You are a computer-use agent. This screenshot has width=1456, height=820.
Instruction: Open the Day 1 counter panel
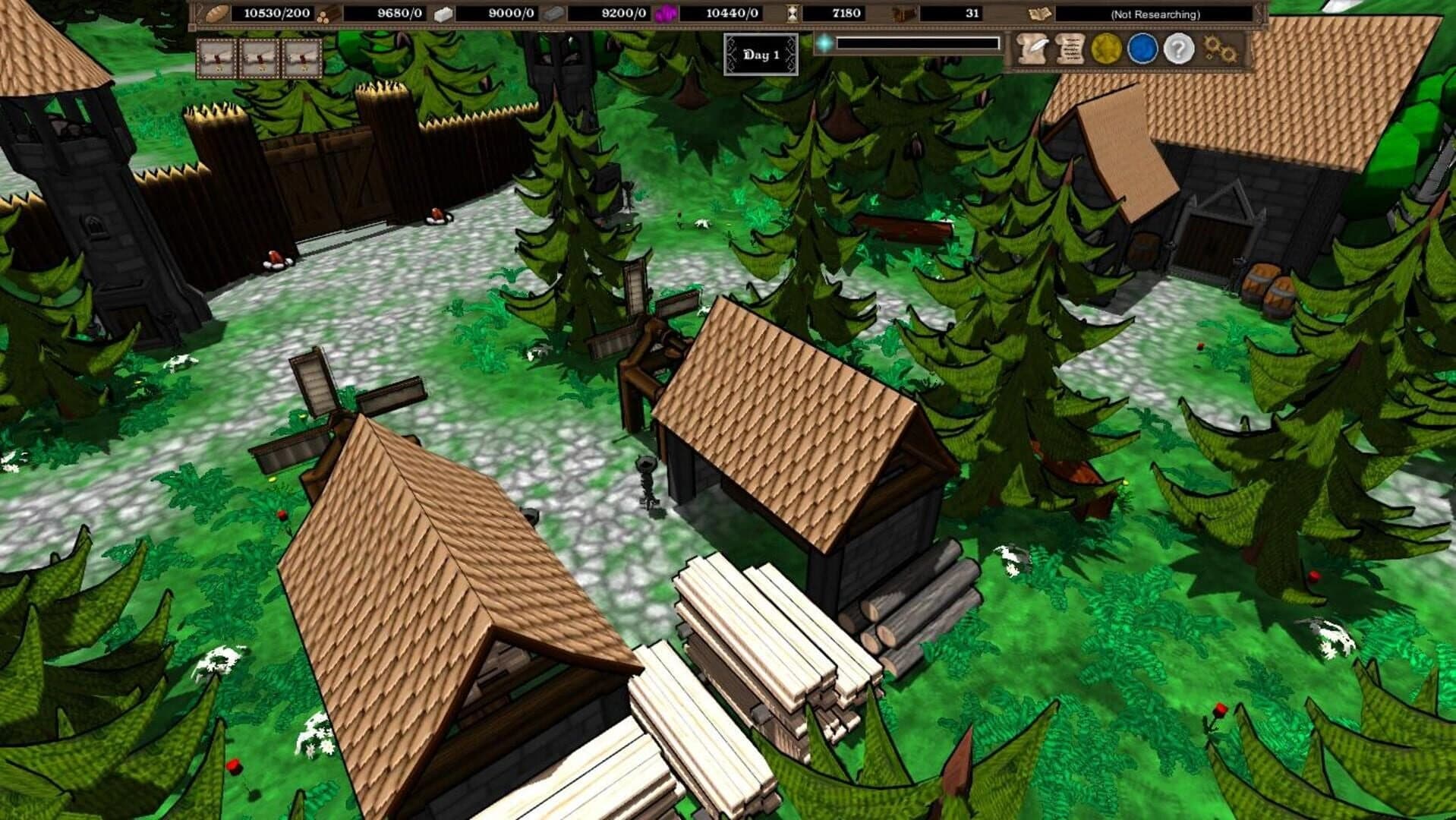761,53
